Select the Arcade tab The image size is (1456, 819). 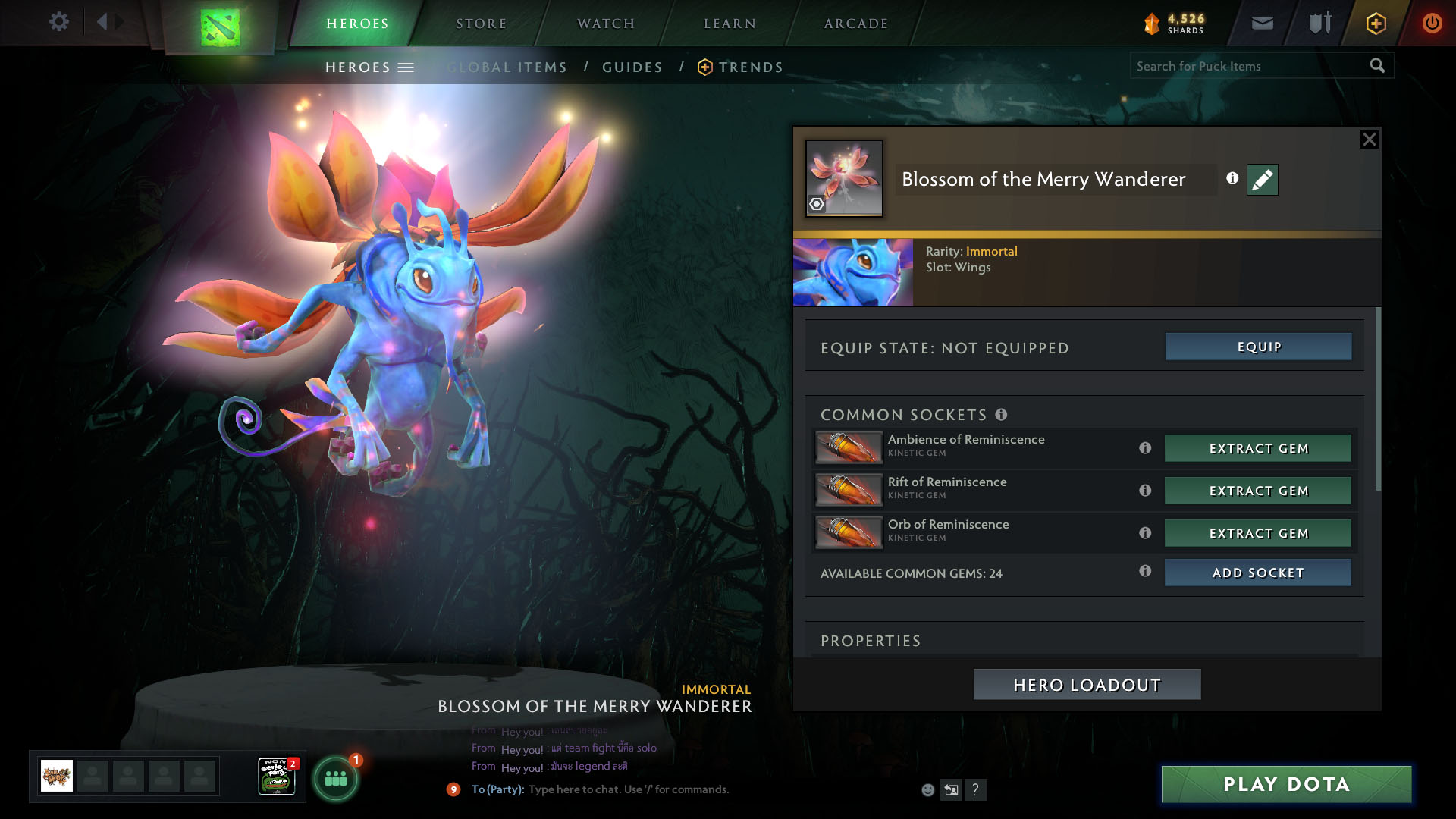(855, 24)
